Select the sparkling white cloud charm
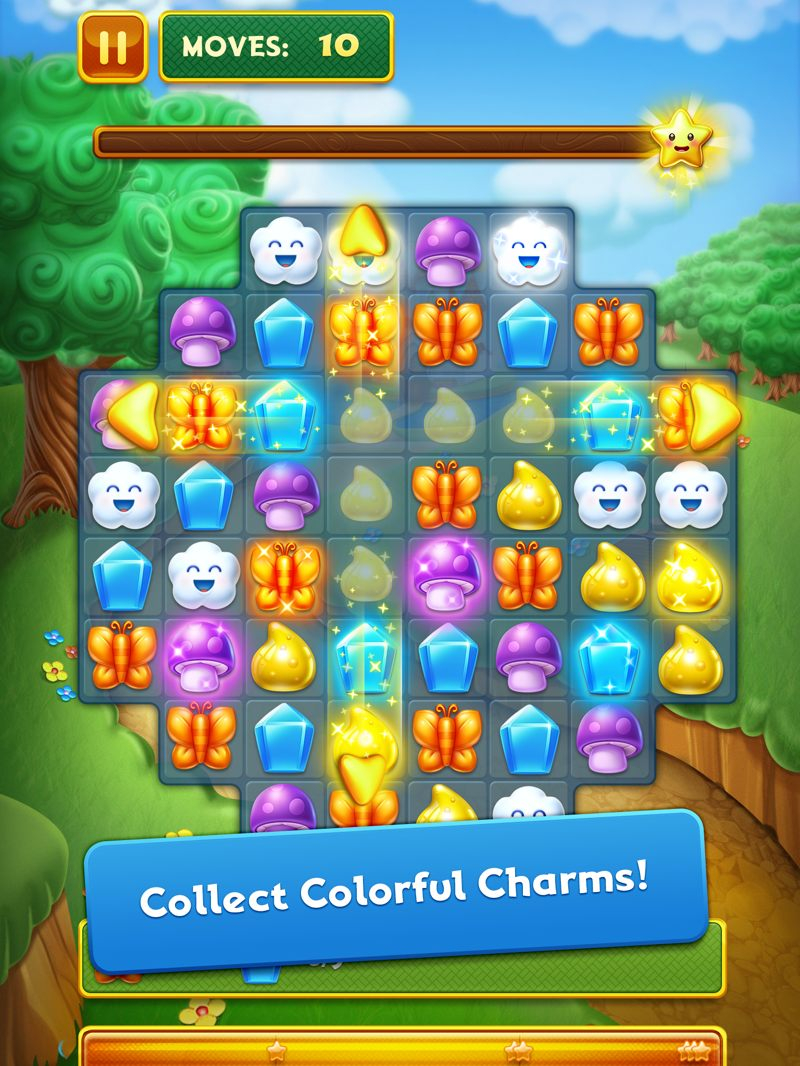 (527, 251)
